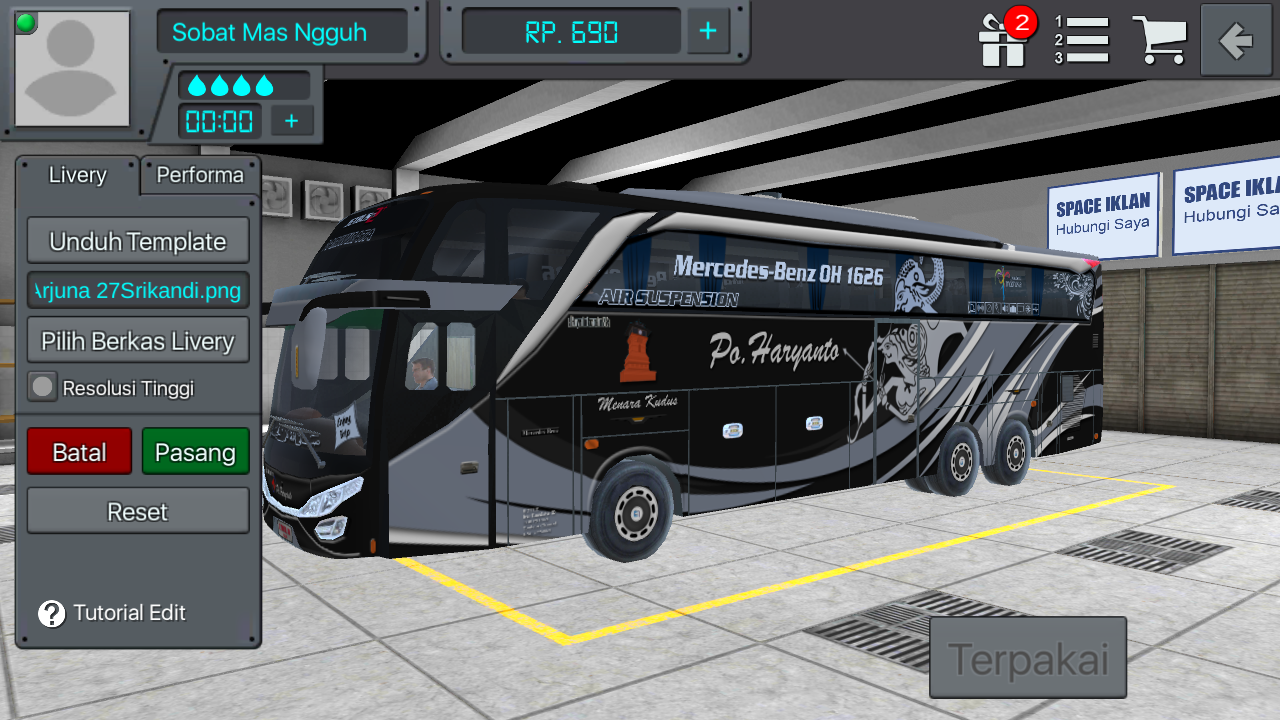Open the 1-2-3 leaderboard icon

pos(1083,40)
